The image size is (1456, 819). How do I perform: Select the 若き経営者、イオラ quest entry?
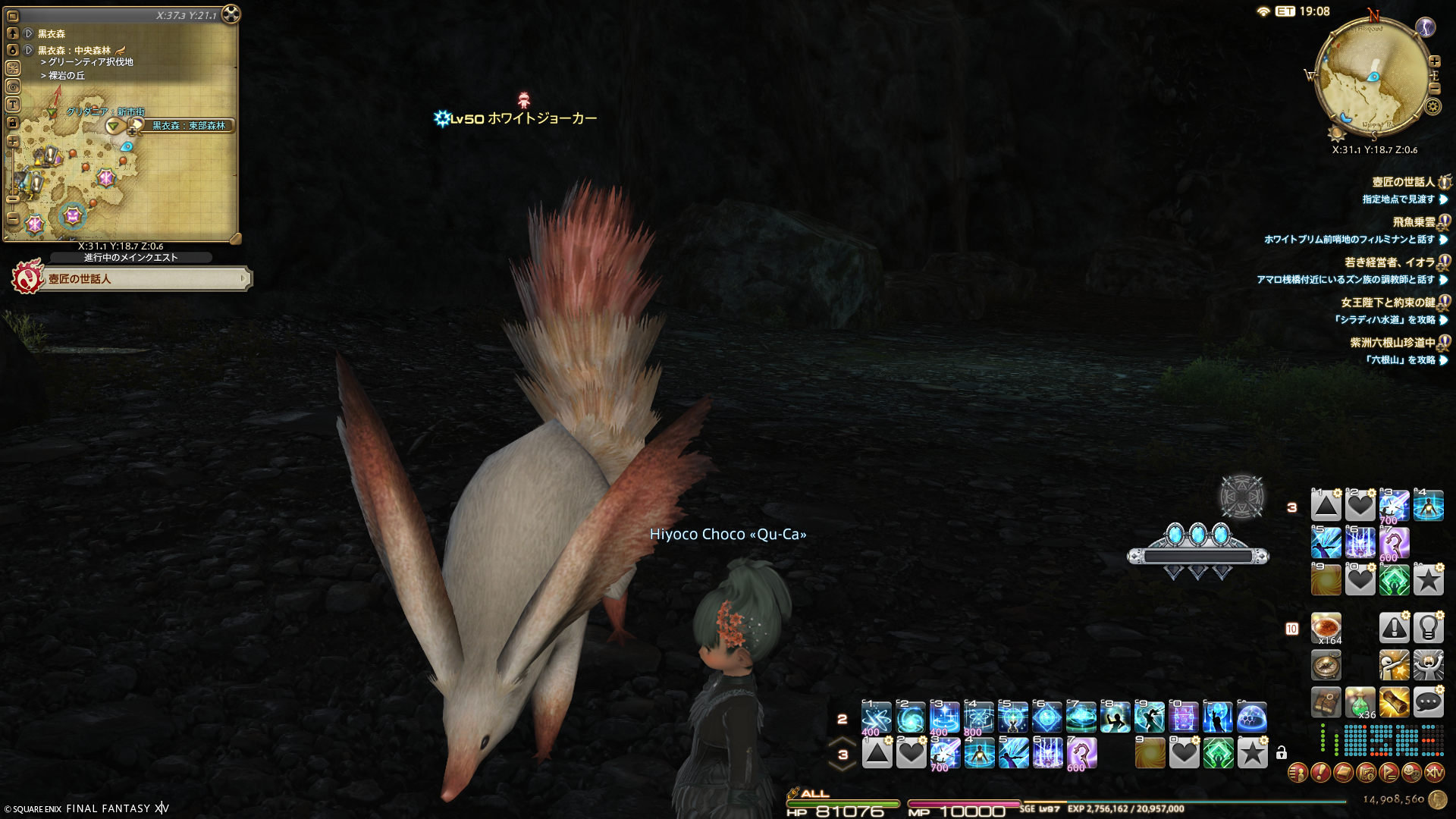pyautogui.click(x=1389, y=262)
